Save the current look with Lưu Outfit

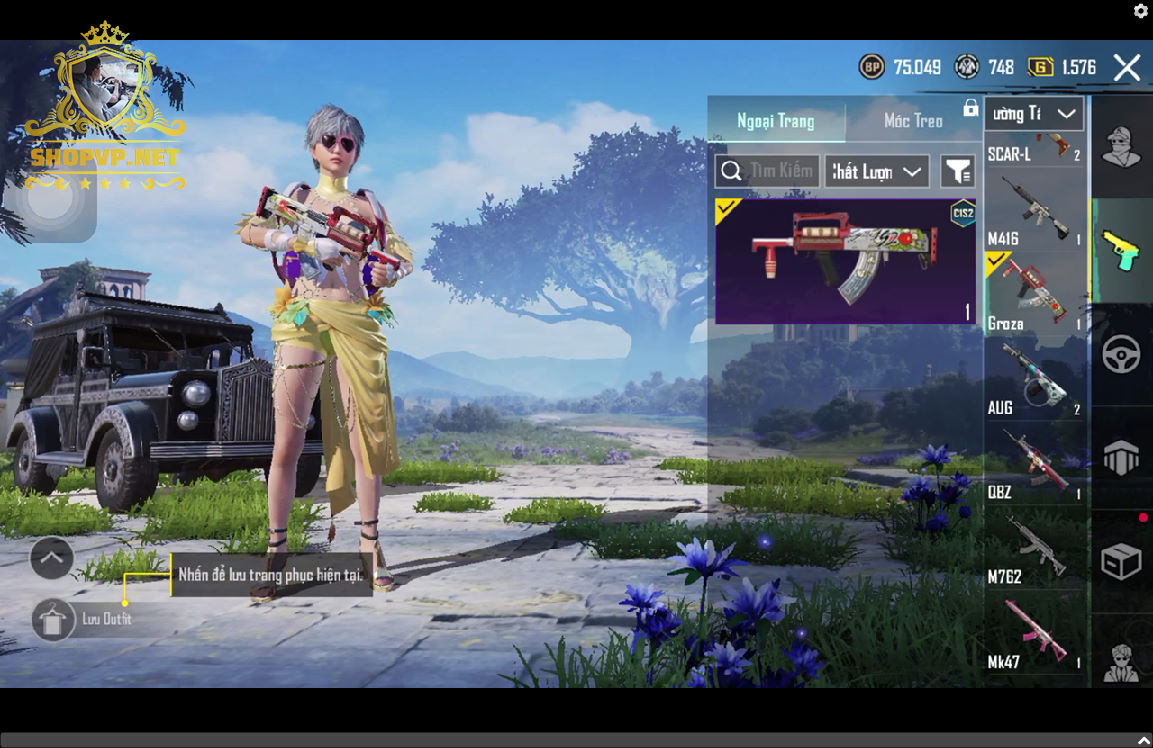coord(52,619)
